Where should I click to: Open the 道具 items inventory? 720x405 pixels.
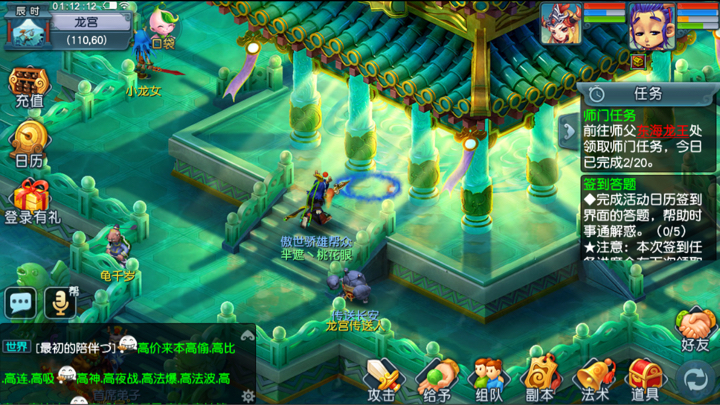click(645, 378)
